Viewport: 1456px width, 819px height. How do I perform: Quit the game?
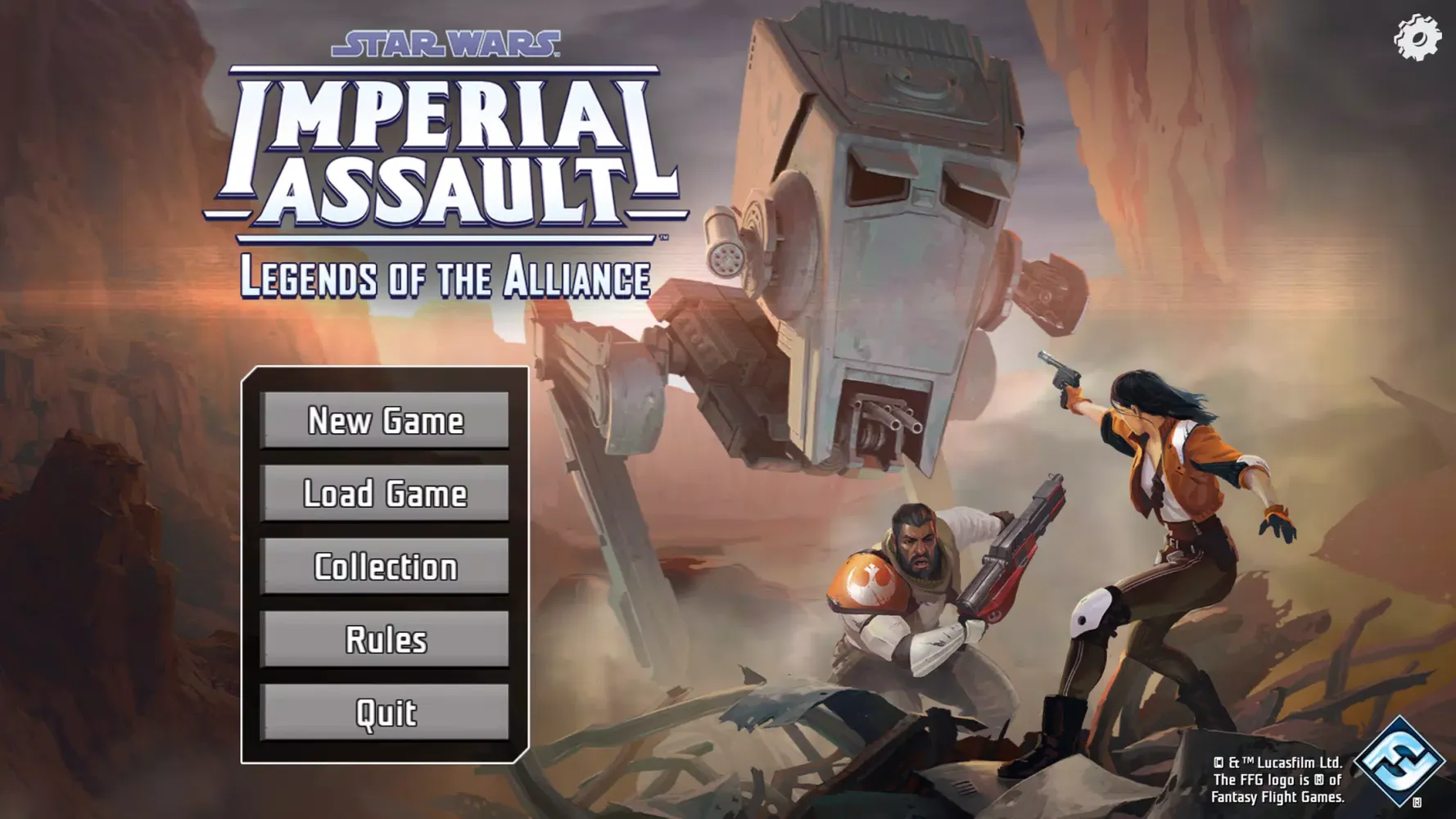[x=385, y=713]
